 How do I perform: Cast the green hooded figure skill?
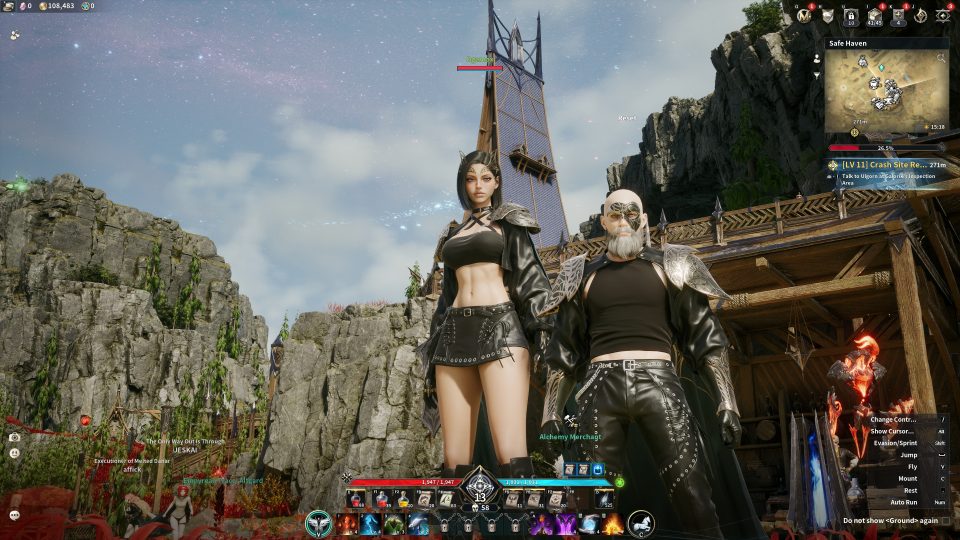point(394,524)
